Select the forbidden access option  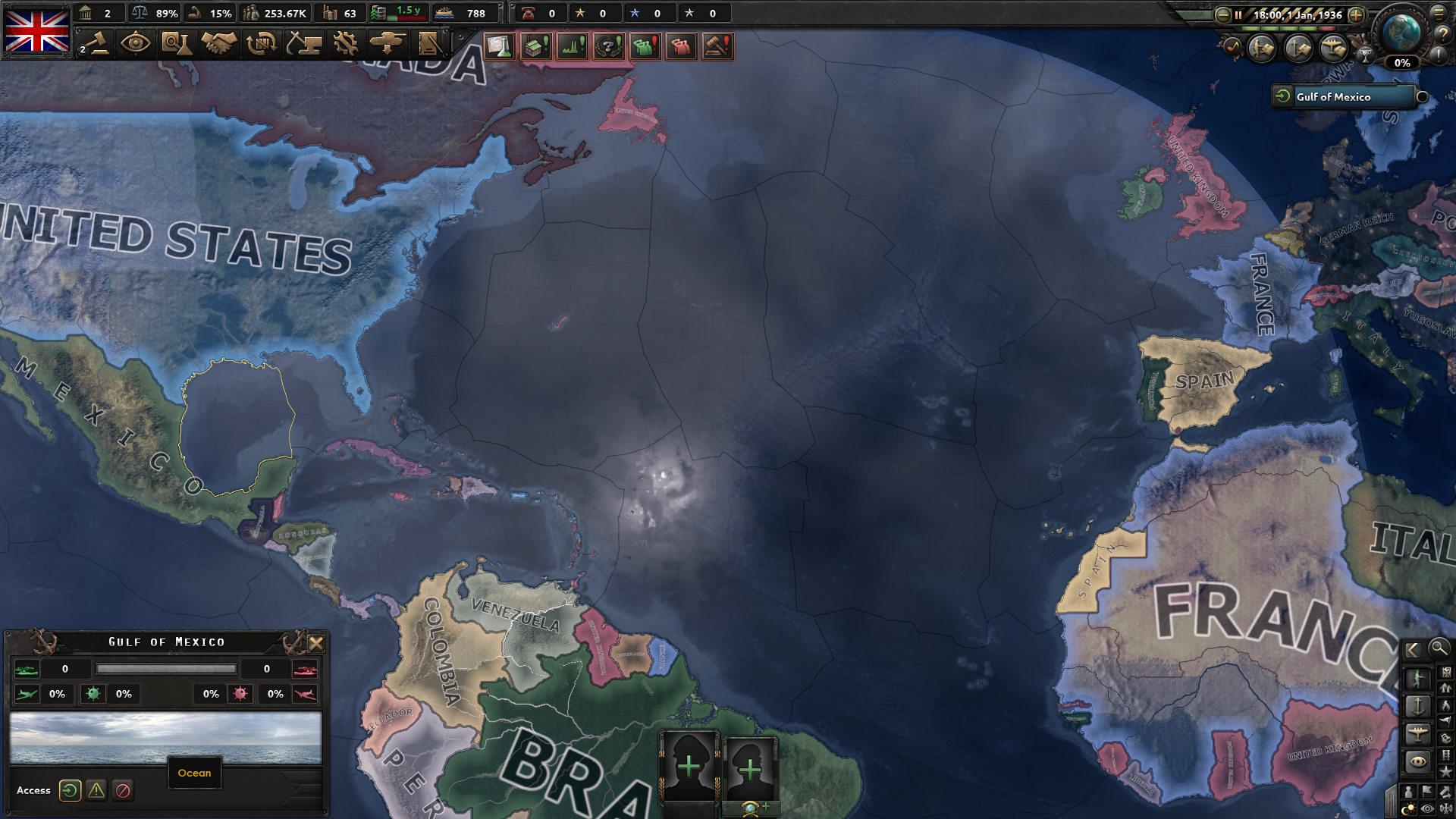tap(124, 791)
